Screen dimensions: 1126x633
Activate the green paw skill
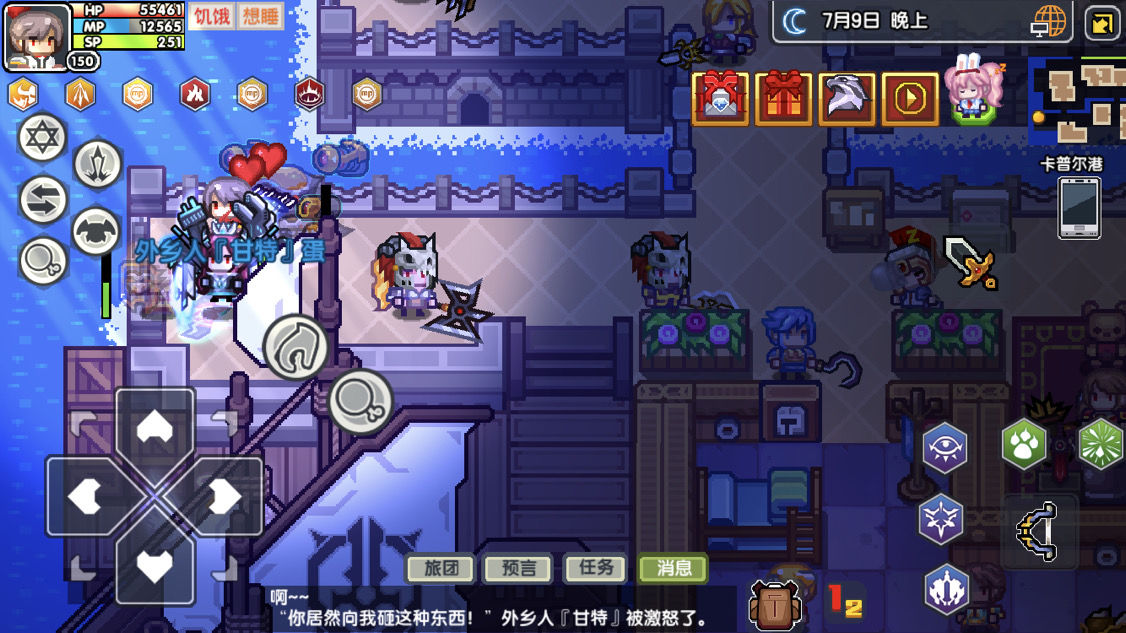tap(1023, 445)
